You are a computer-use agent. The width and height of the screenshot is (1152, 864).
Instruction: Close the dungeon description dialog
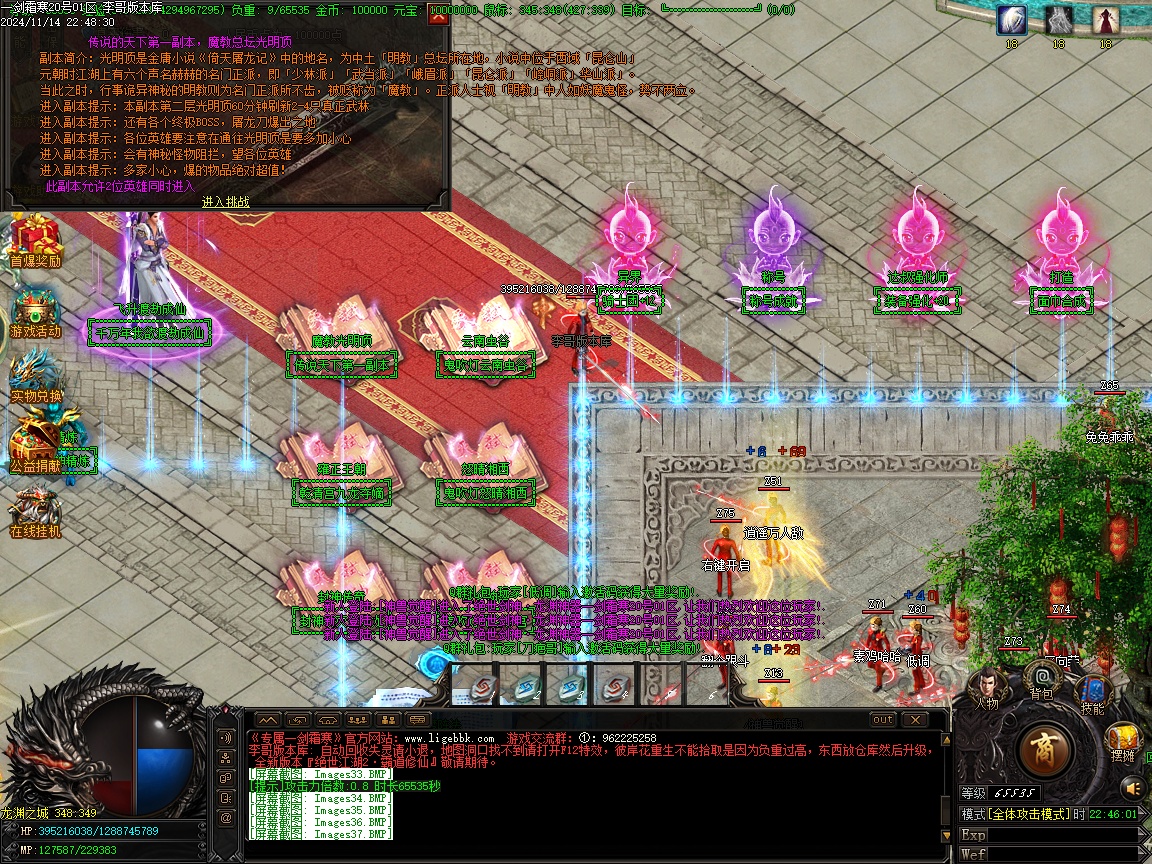coord(437,16)
